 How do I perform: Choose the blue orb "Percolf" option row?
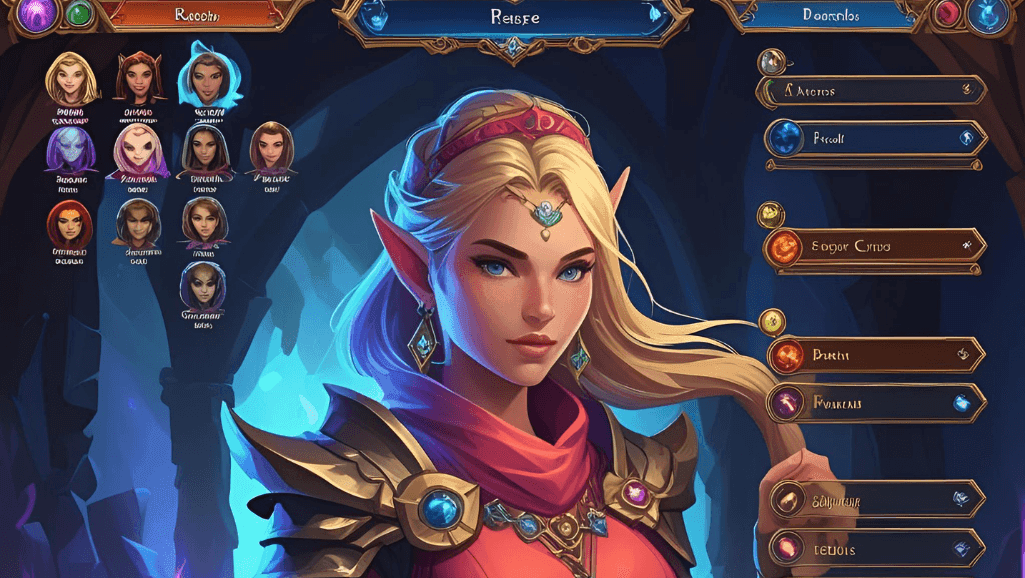874,139
